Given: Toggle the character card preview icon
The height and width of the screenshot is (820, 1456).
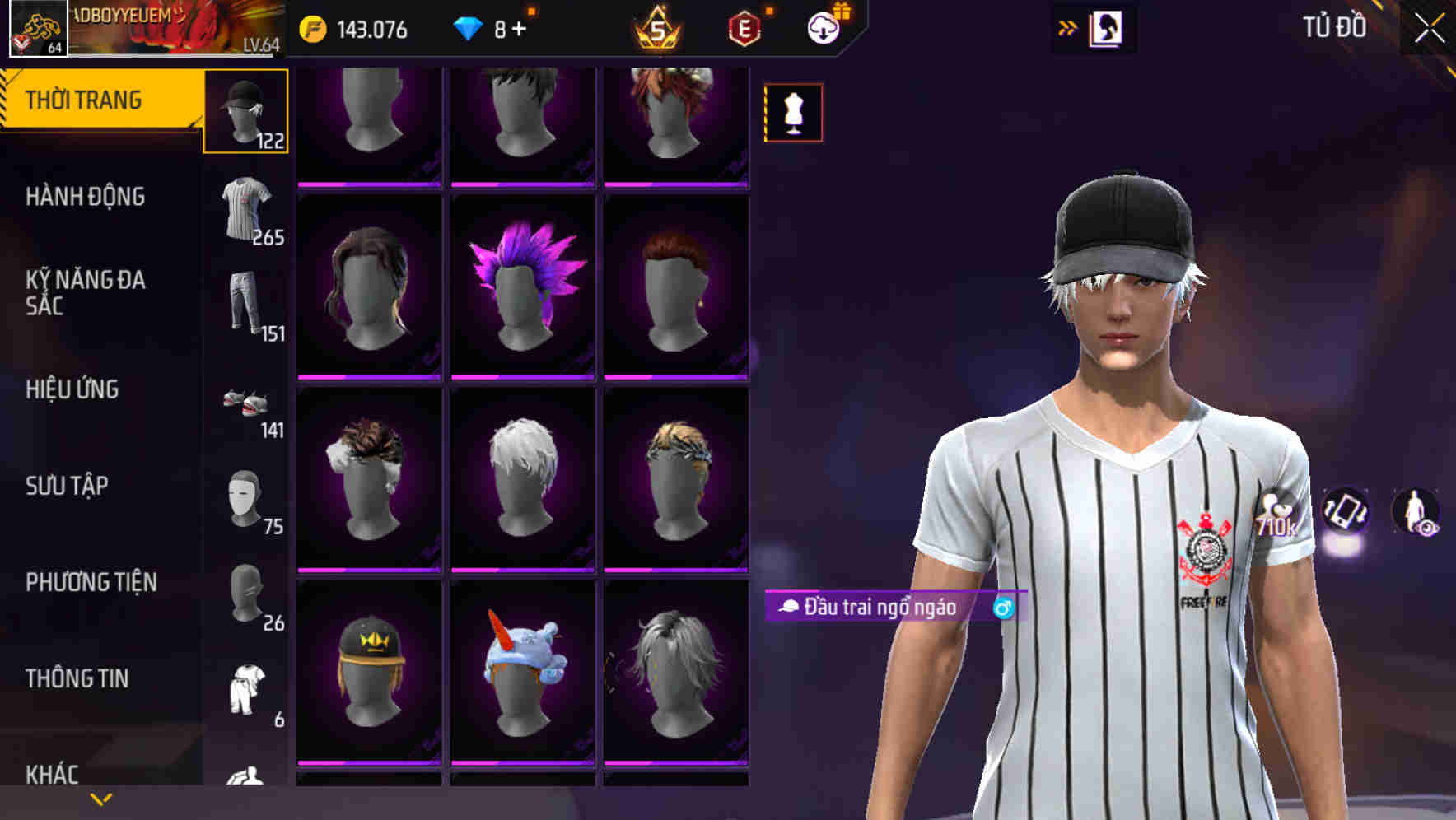Looking at the screenshot, I should [1108, 27].
